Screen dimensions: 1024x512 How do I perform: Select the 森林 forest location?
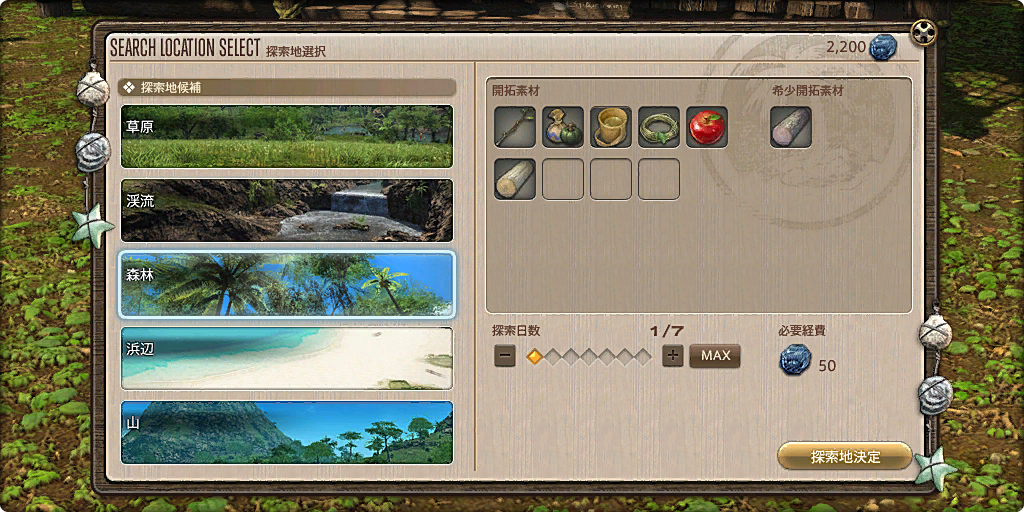point(286,284)
